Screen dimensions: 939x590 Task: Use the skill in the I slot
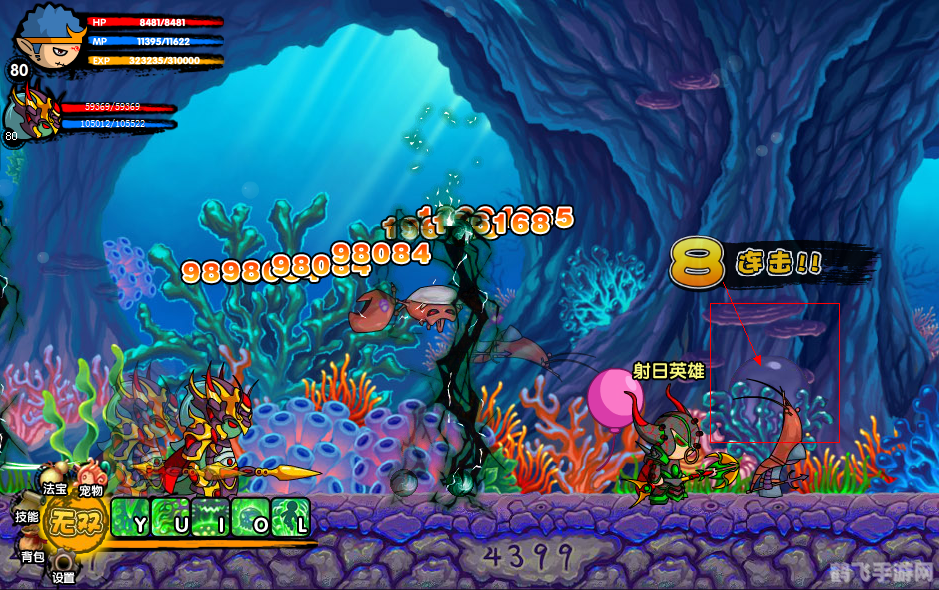[211, 517]
